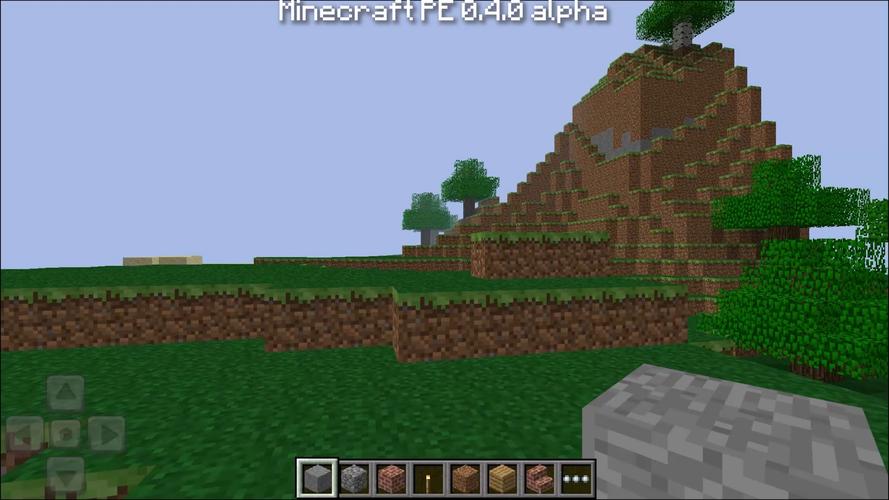Tap the right arrow movement button
Image resolution: width=889 pixels, height=500 pixels.
(105, 434)
